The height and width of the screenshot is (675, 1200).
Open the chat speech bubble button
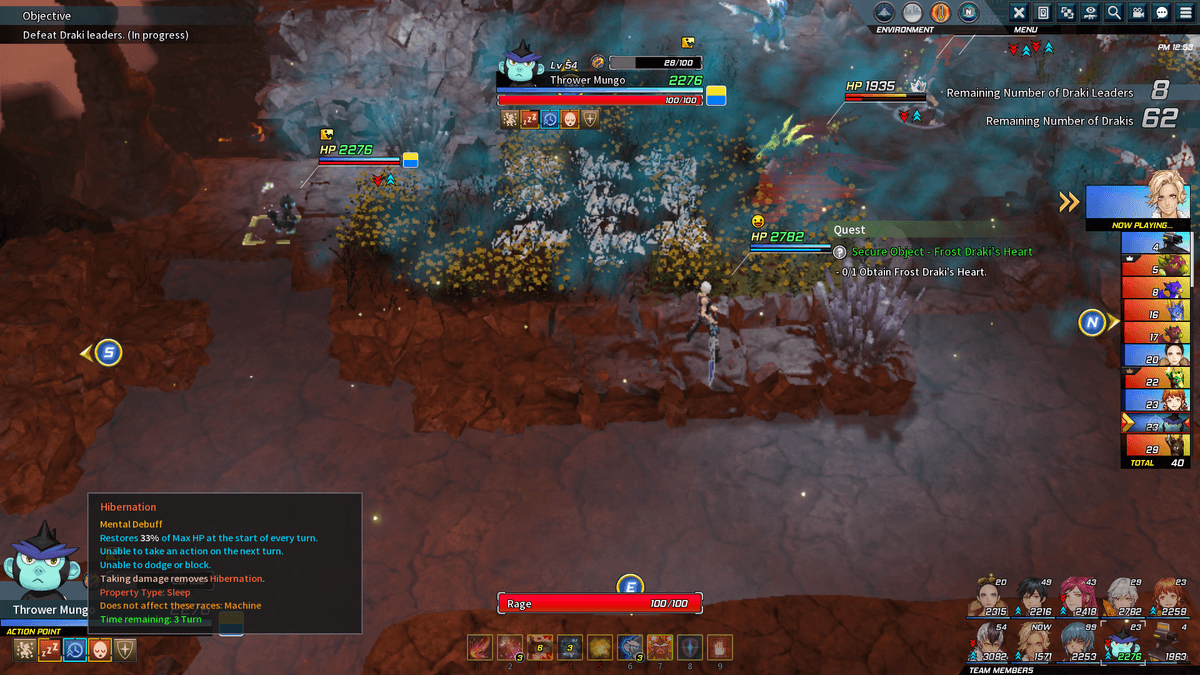tap(1161, 12)
